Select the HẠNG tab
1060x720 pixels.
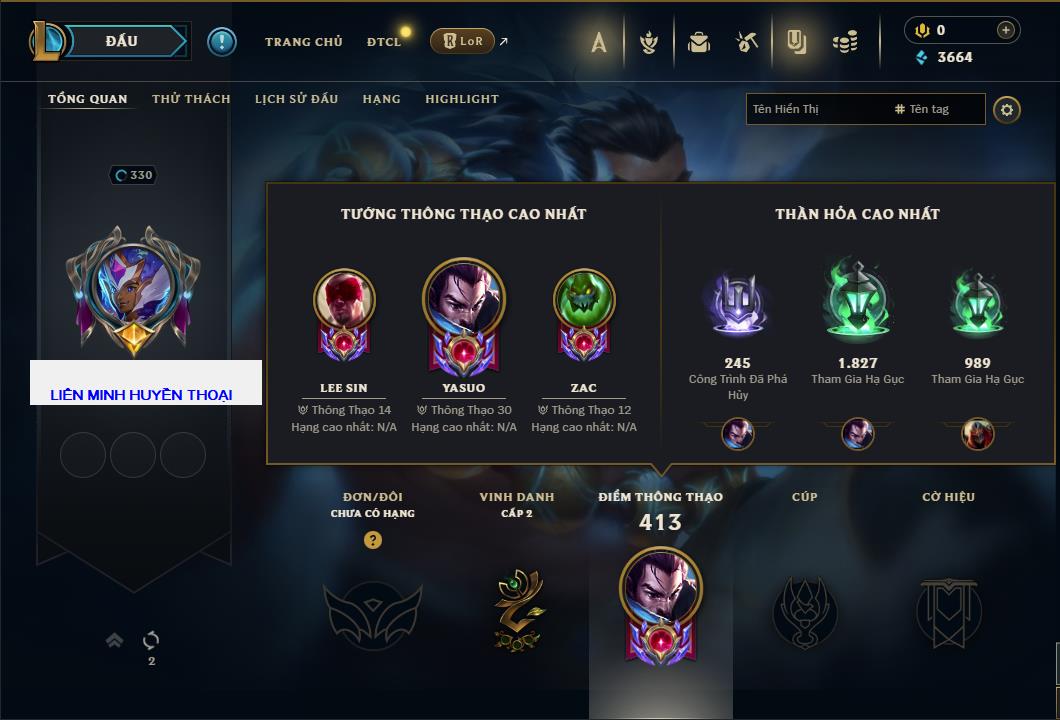click(381, 99)
